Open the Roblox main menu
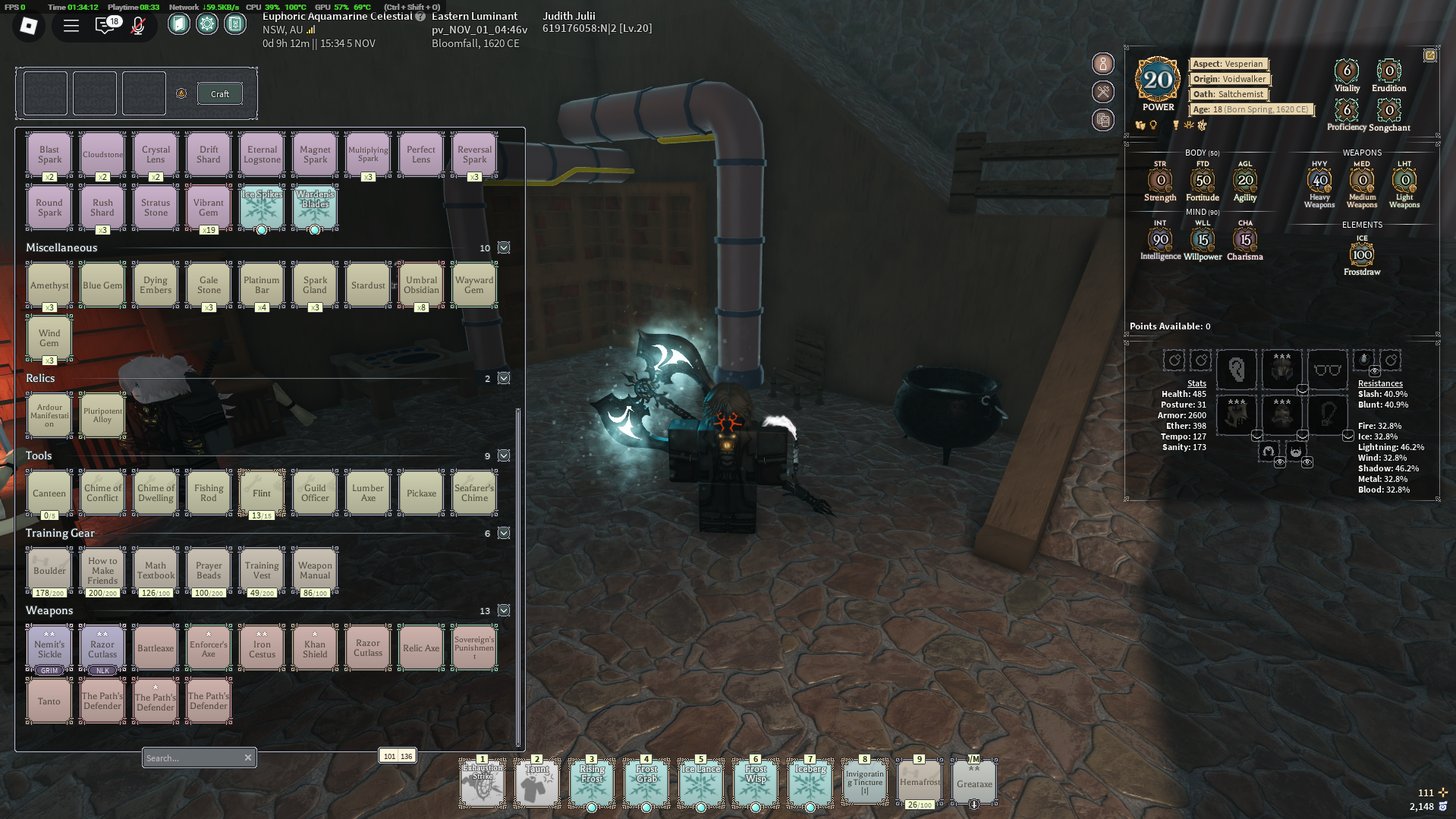 [29, 26]
